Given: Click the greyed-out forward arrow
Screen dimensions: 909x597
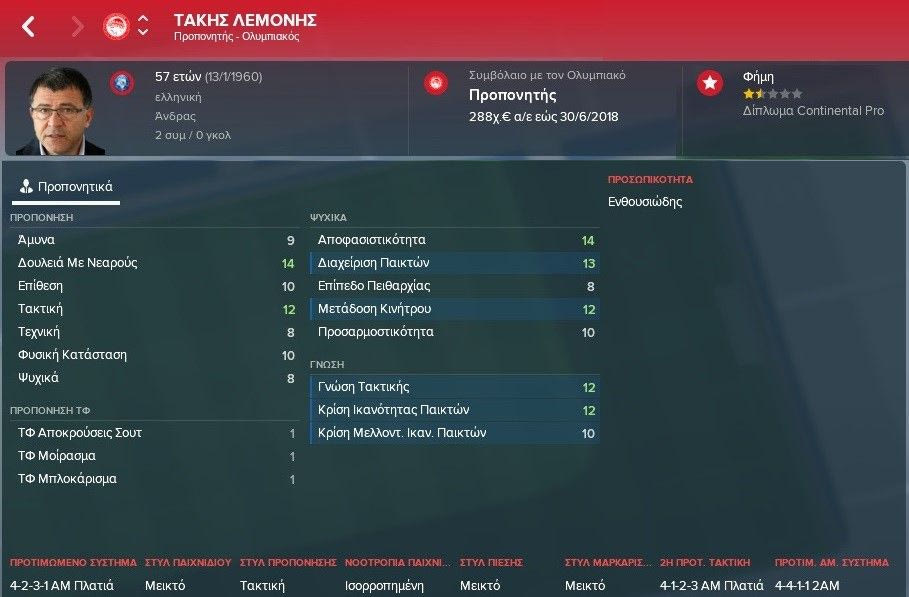Looking at the screenshot, I should [x=77, y=27].
